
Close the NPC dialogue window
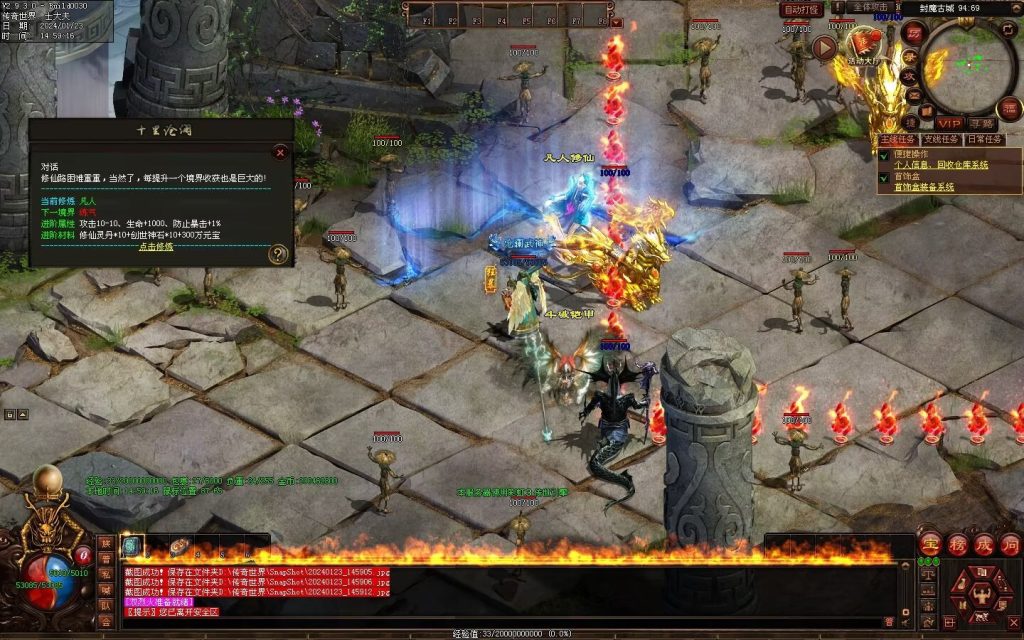[280, 152]
